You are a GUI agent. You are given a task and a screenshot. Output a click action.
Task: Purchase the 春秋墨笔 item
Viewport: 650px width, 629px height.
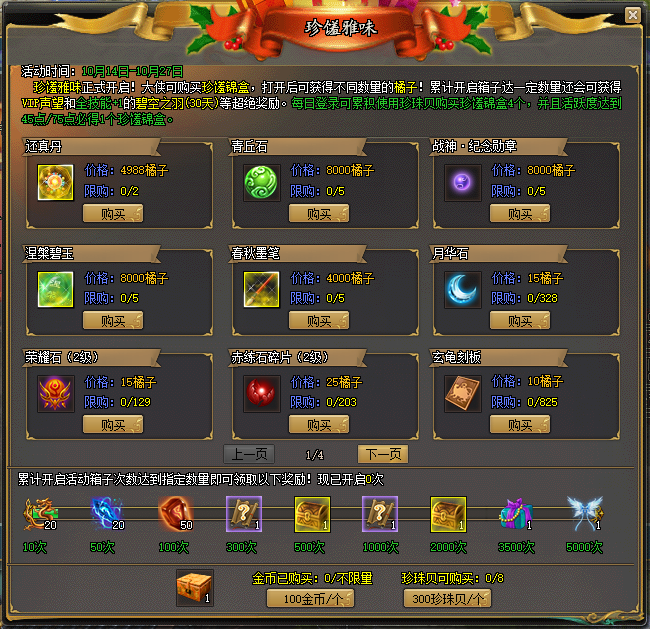[x=319, y=321]
